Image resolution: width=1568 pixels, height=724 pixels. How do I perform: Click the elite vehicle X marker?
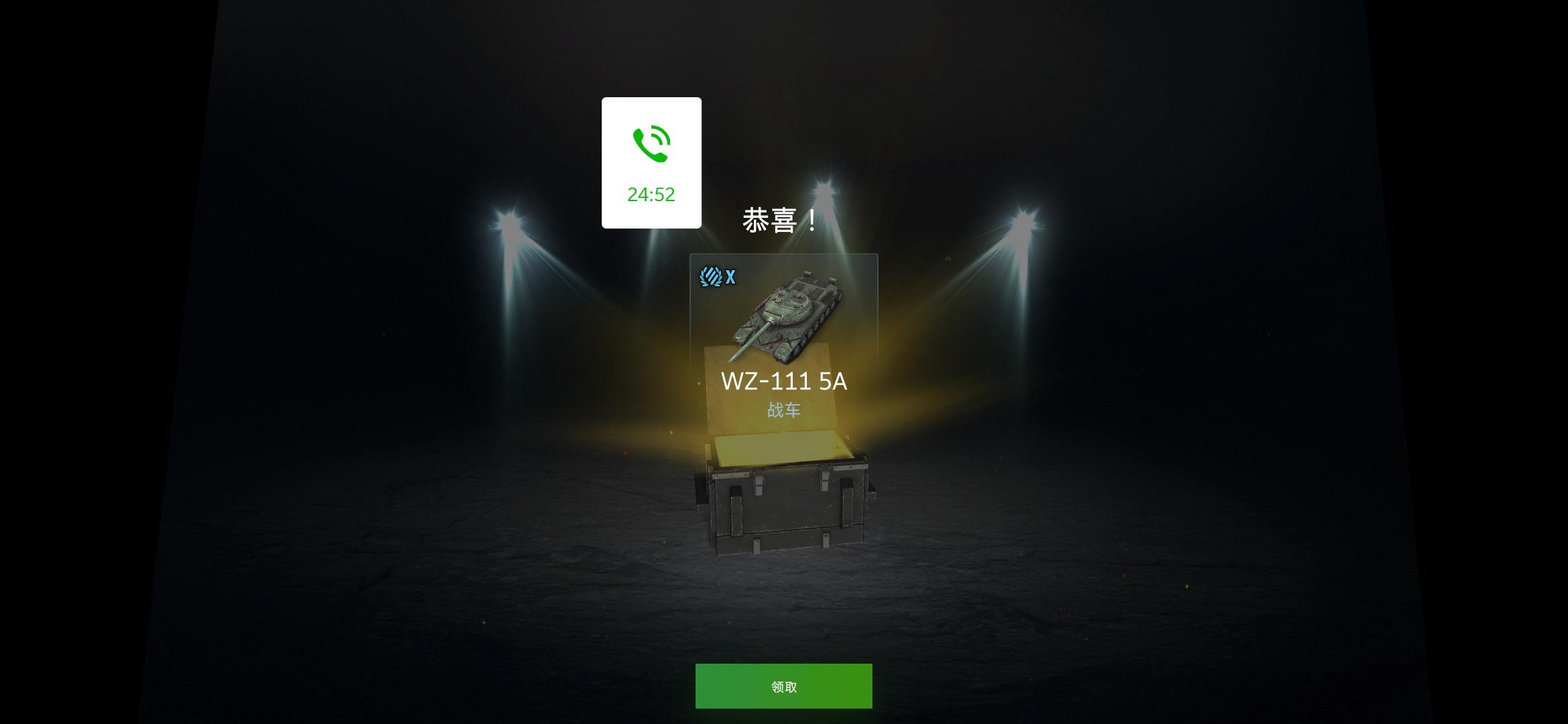(x=732, y=276)
